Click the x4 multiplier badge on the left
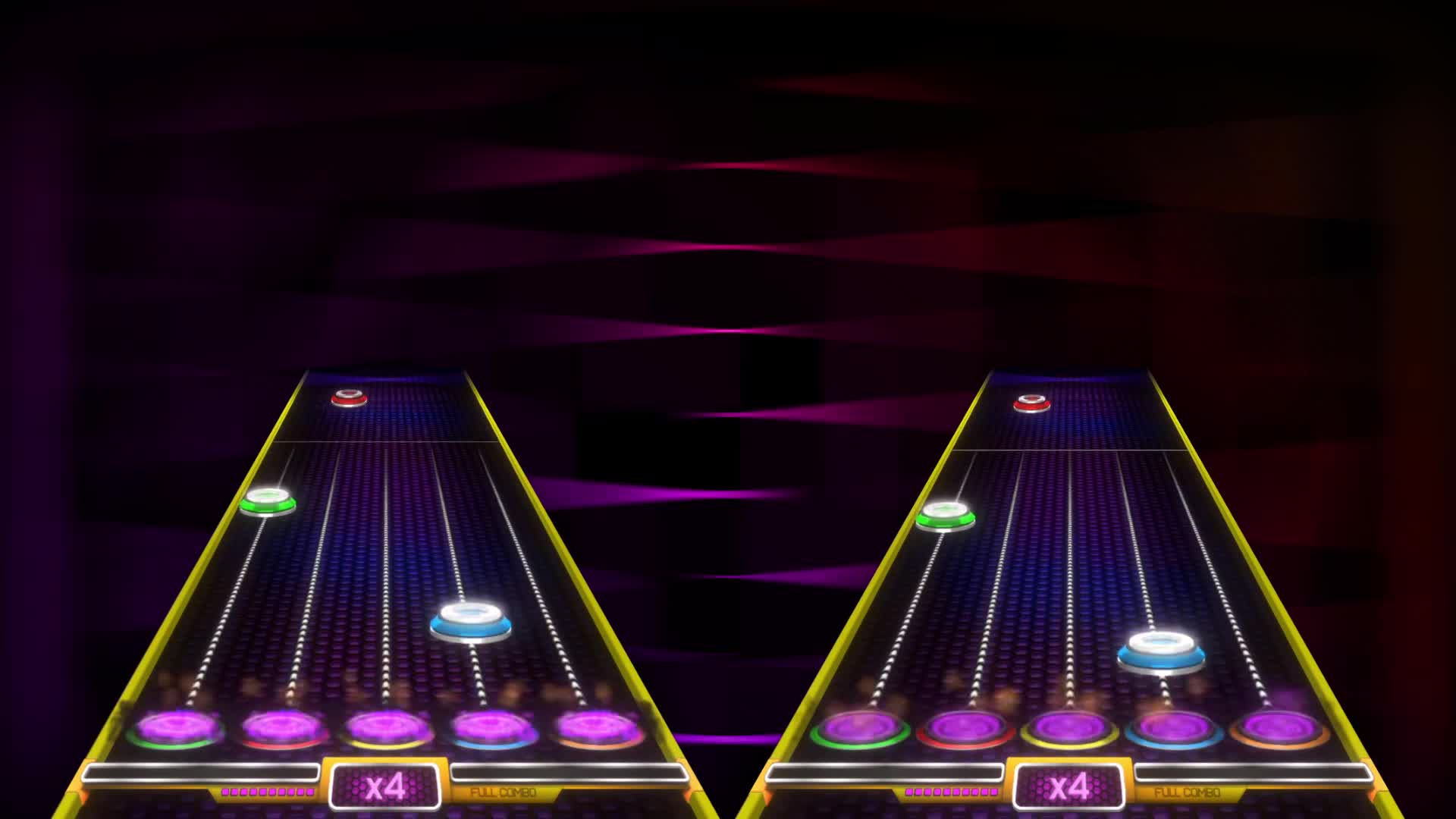1456x819 pixels. coord(384,789)
